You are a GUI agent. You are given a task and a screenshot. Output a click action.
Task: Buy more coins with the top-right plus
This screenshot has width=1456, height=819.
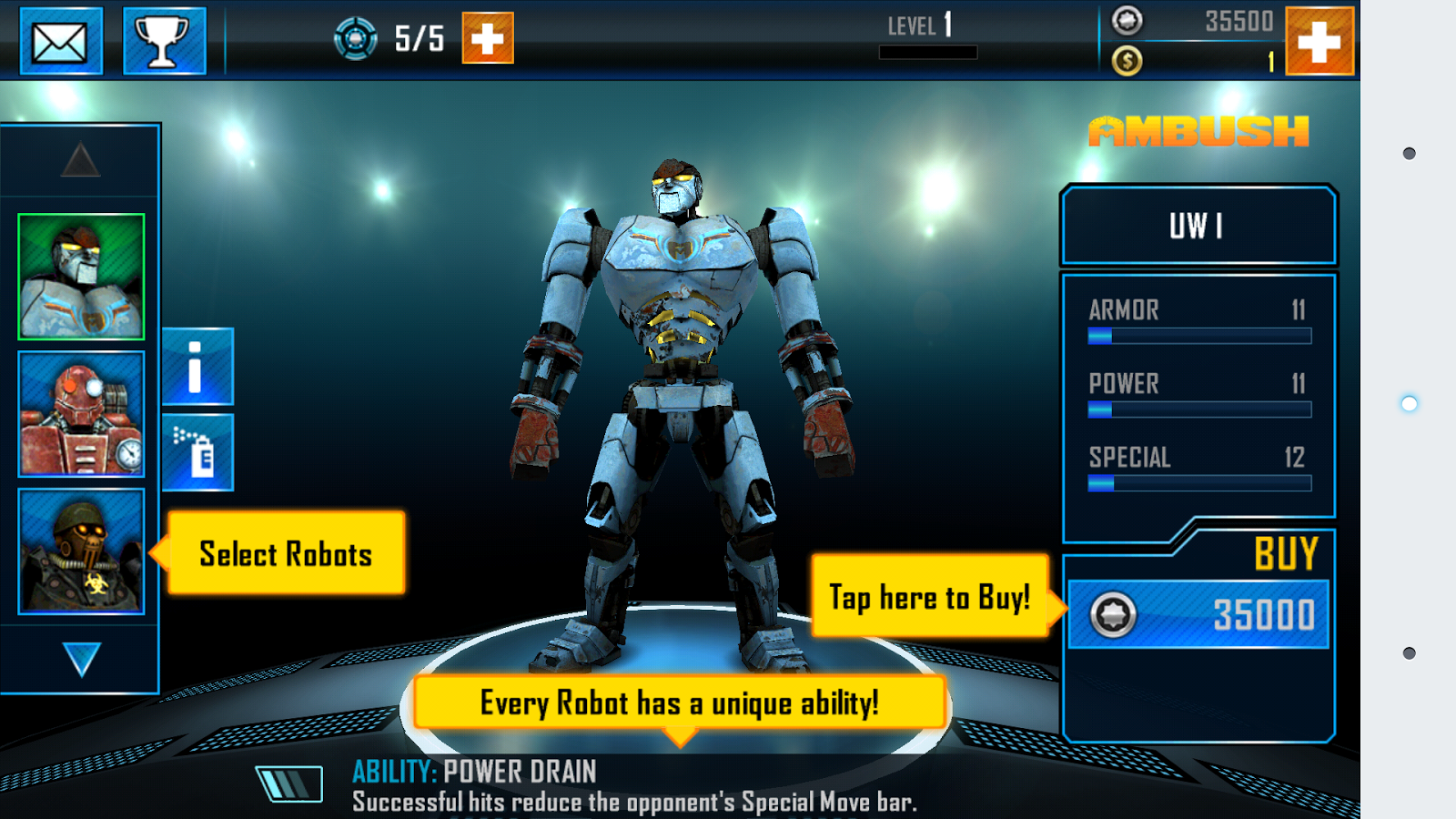point(1319,41)
